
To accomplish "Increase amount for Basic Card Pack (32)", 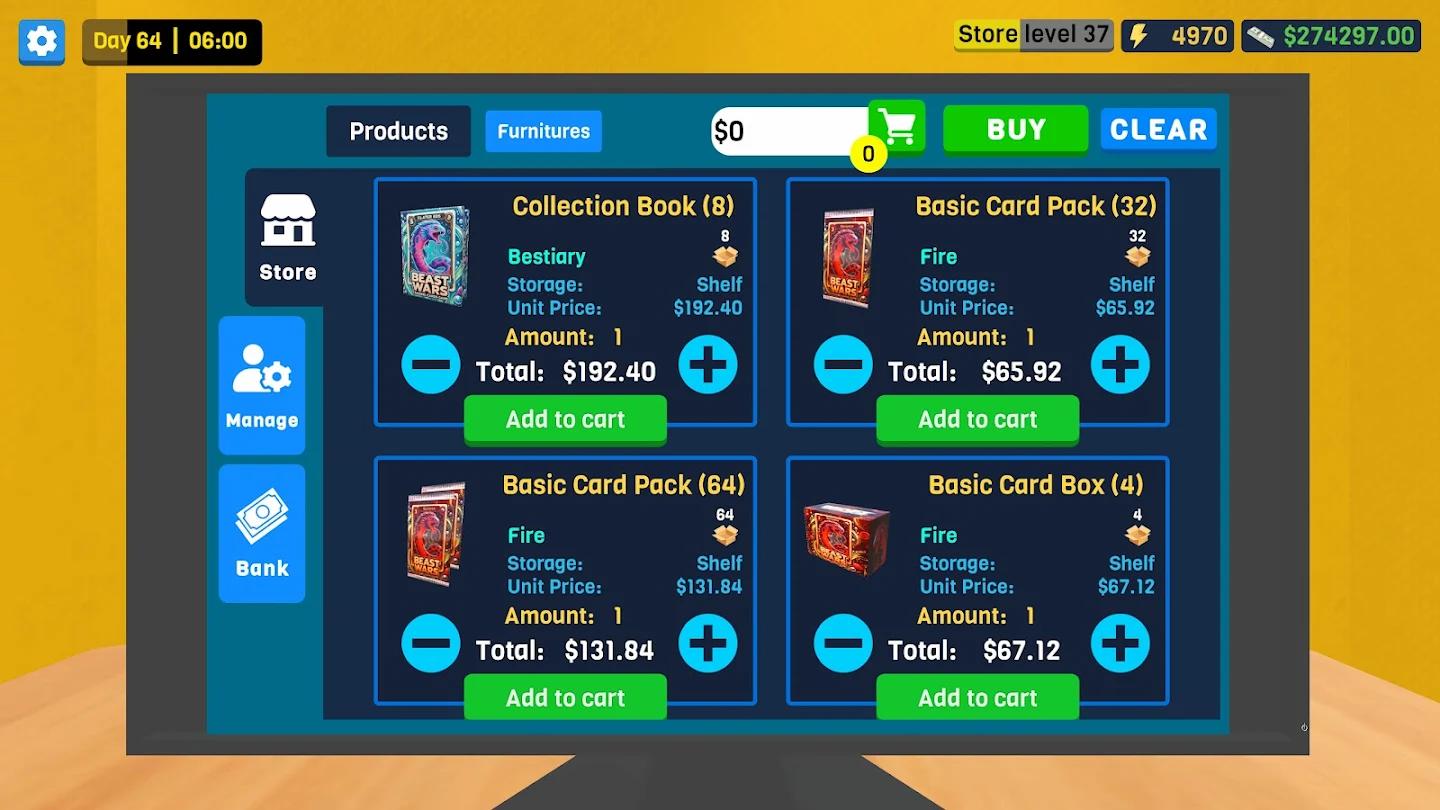I will pos(1120,364).
